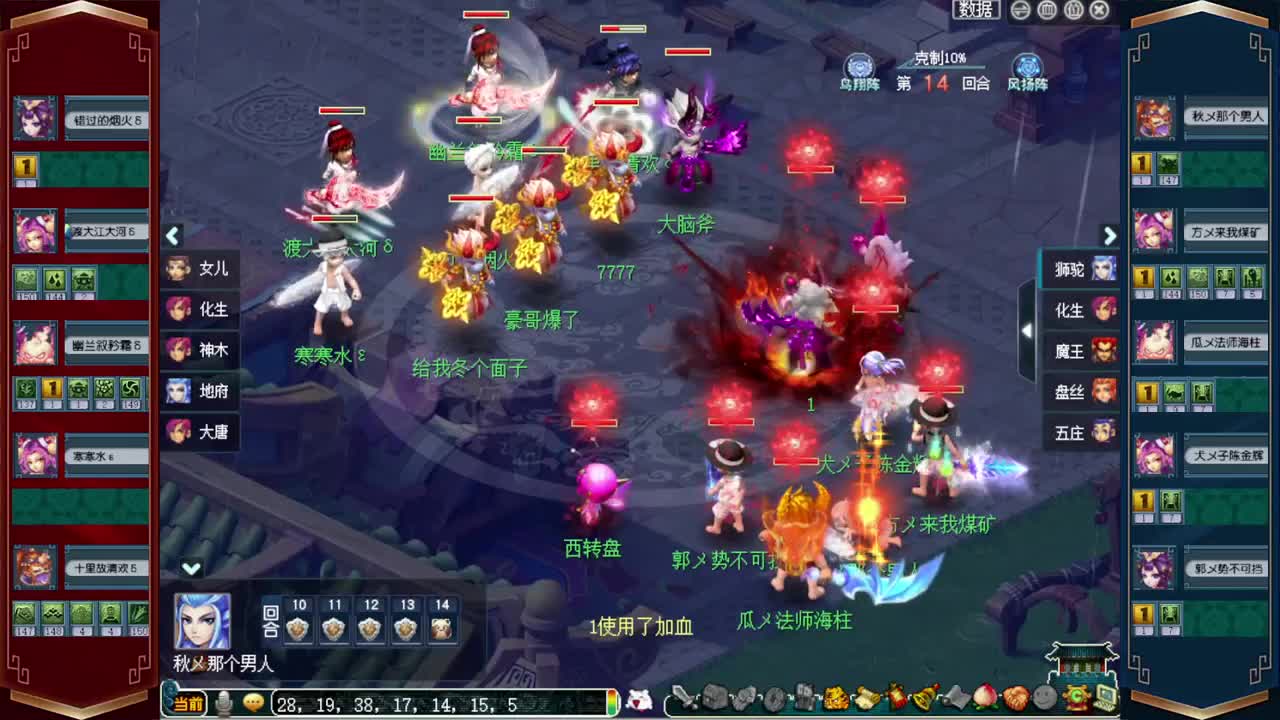Toggle the round double-arrow icon beside 数据
Image resolution: width=1280 pixels, height=720 pixels.
1020,10
